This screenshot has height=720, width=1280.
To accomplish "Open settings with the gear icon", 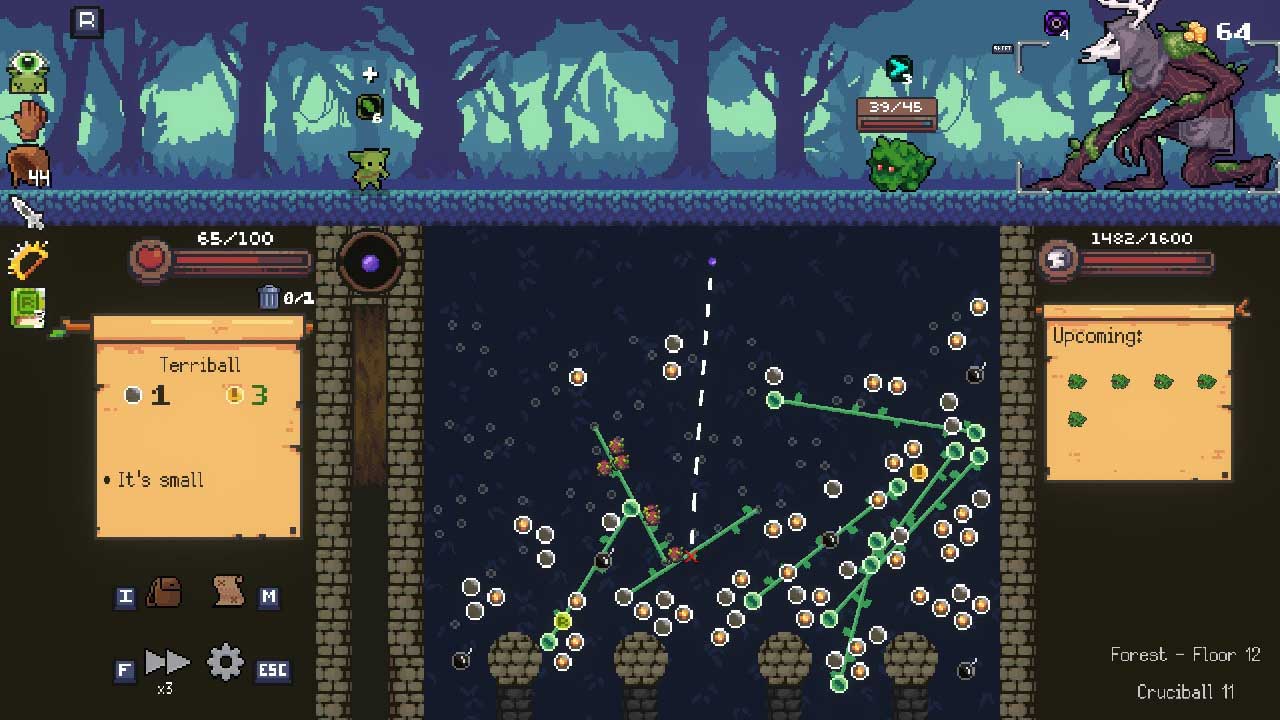I will (225, 662).
